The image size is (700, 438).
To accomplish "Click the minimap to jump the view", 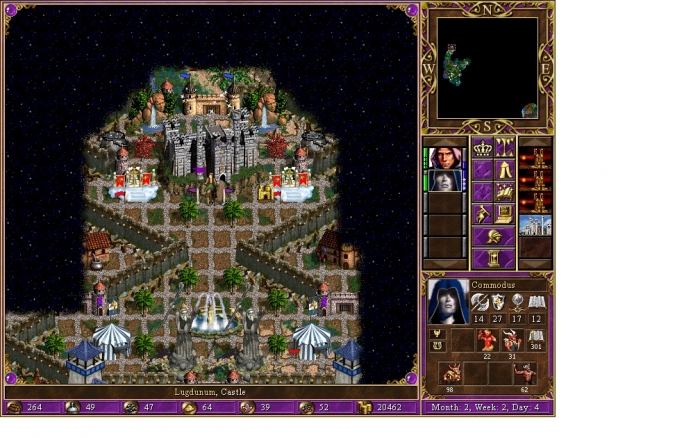I will pos(486,68).
